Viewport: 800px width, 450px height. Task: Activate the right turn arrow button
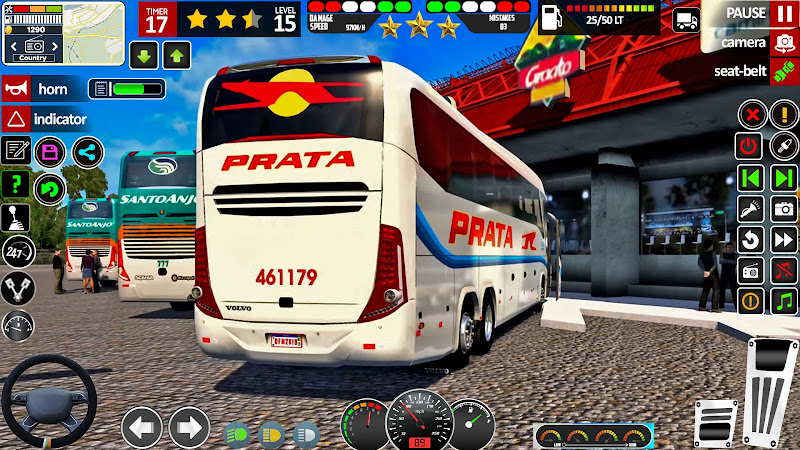[x=189, y=427]
